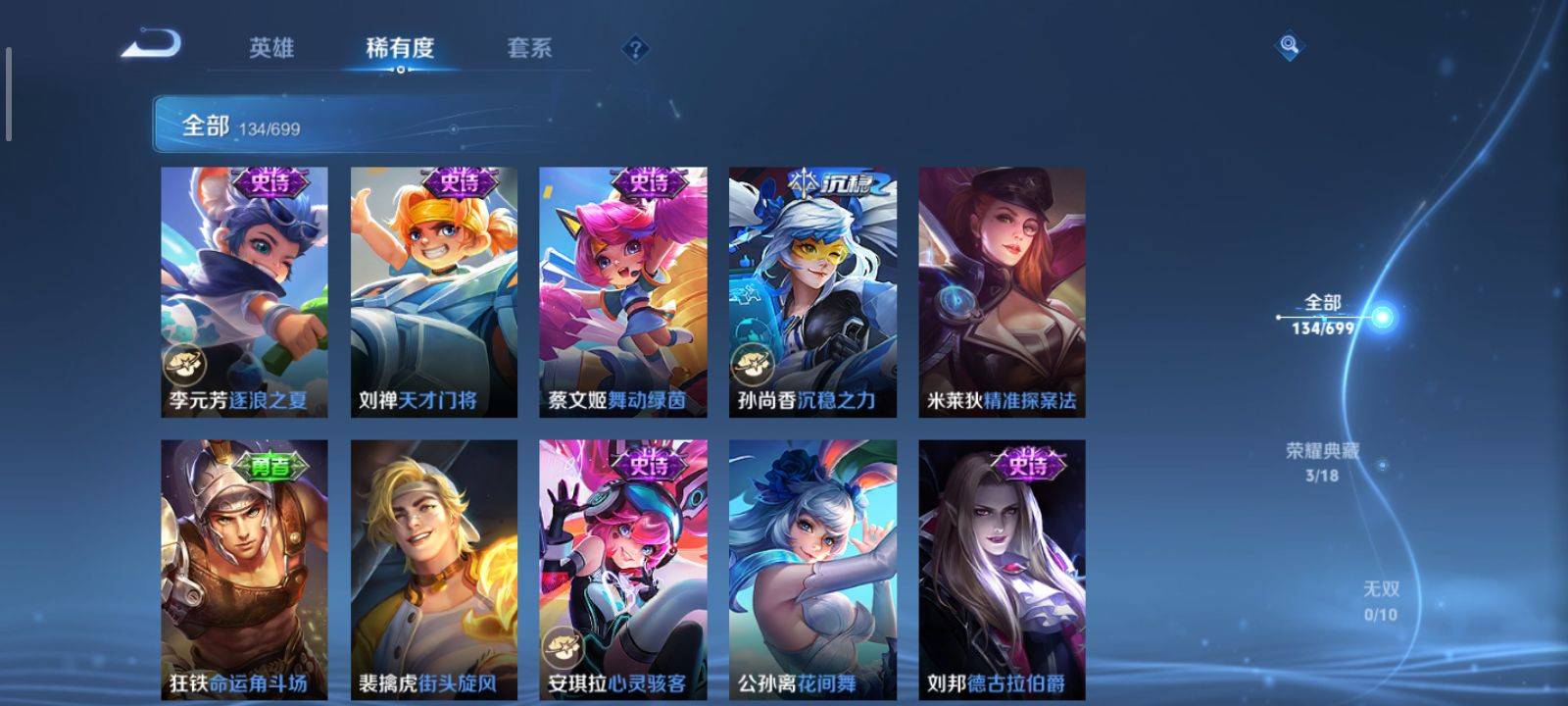Viewport: 1568px width, 706px height.
Task: Select the 全部 category on the side rail
Action: (x=1323, y=314)
